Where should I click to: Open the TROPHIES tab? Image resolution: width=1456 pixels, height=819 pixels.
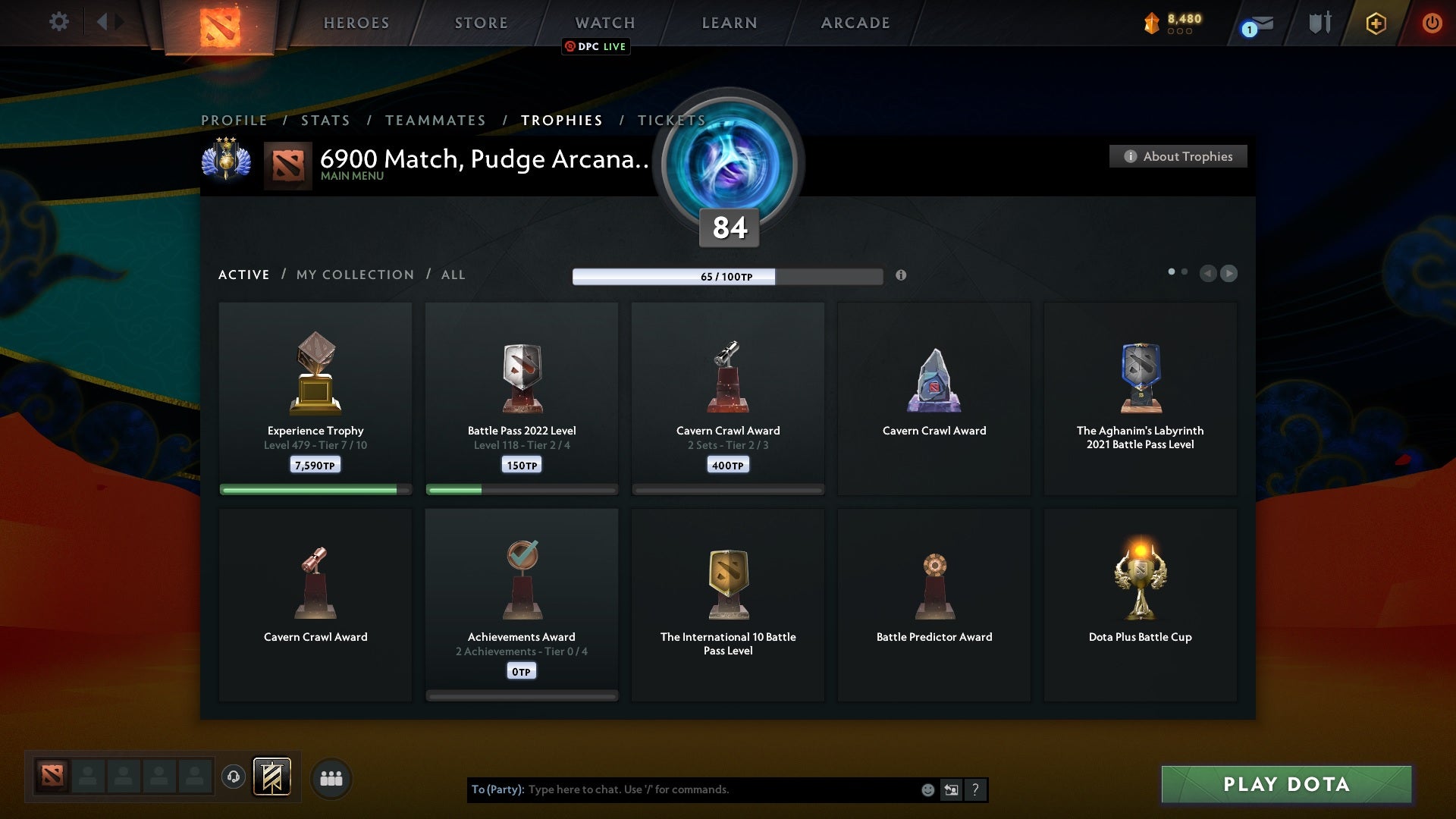coord(561,120)
